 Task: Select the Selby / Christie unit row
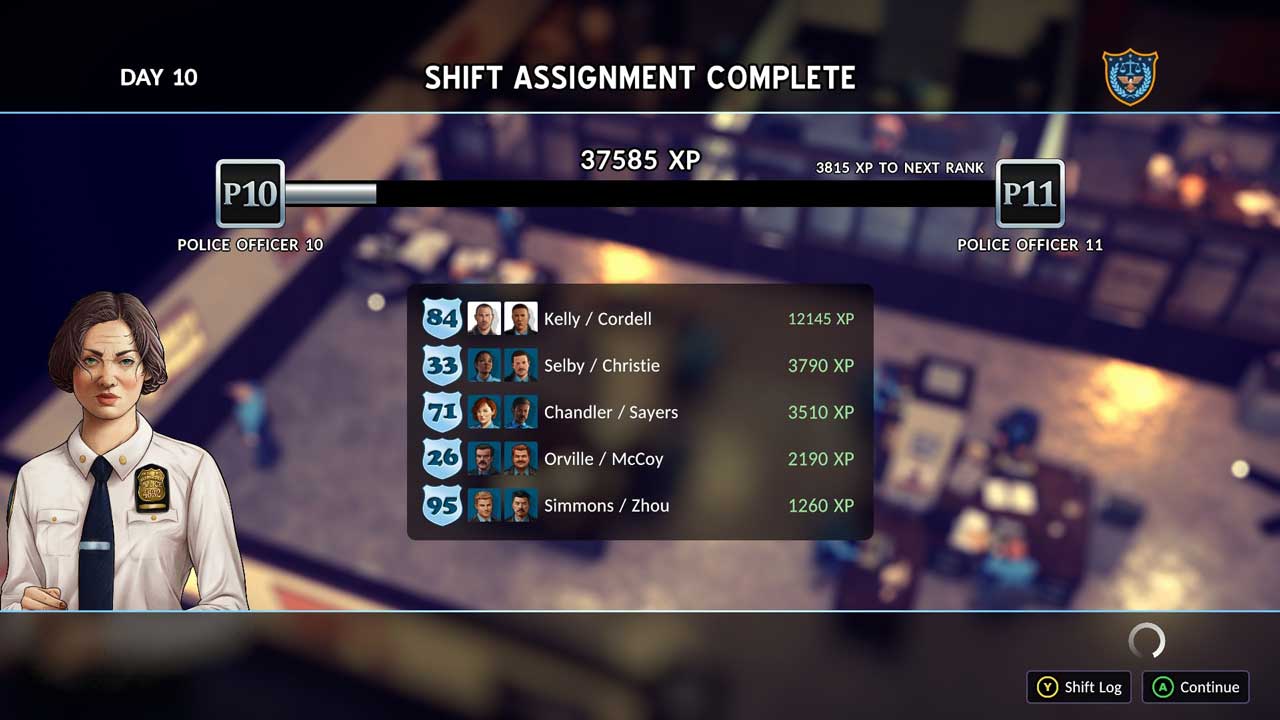pos(639,366)
